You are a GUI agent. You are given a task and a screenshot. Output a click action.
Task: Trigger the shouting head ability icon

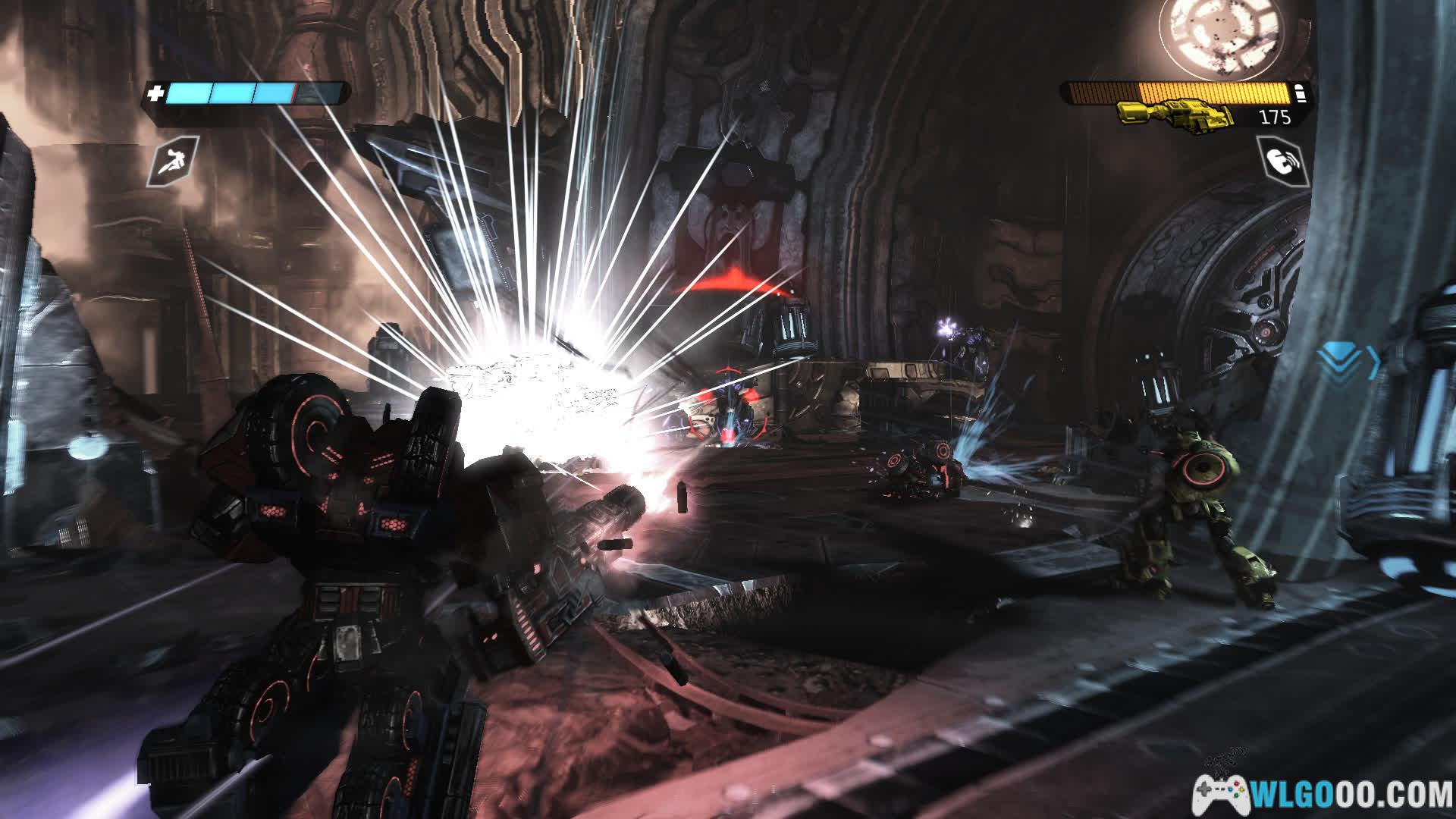coord(1282,162)
